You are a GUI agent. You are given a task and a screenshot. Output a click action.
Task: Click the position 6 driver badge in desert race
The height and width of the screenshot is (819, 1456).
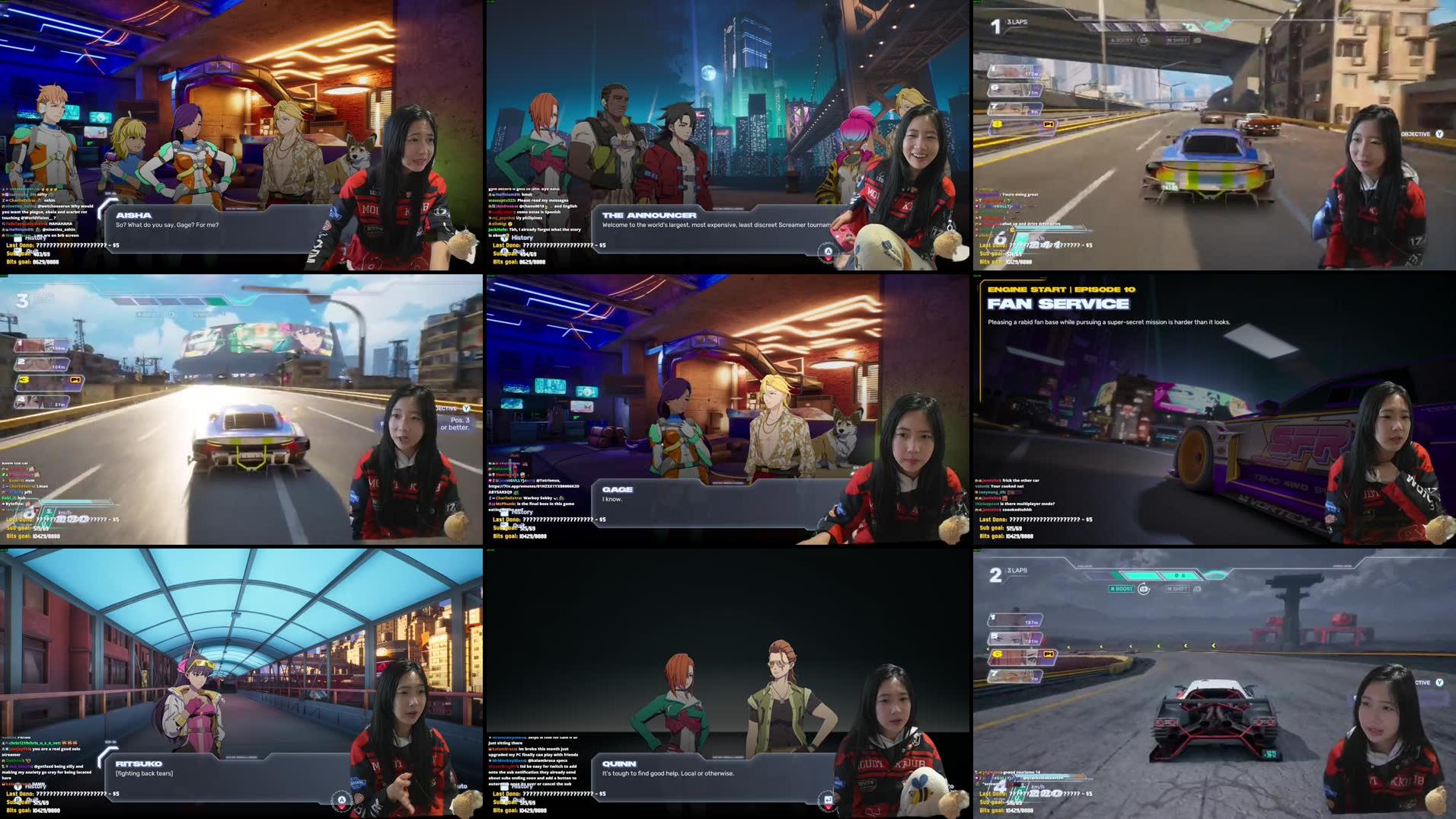(x=996, y=655)
